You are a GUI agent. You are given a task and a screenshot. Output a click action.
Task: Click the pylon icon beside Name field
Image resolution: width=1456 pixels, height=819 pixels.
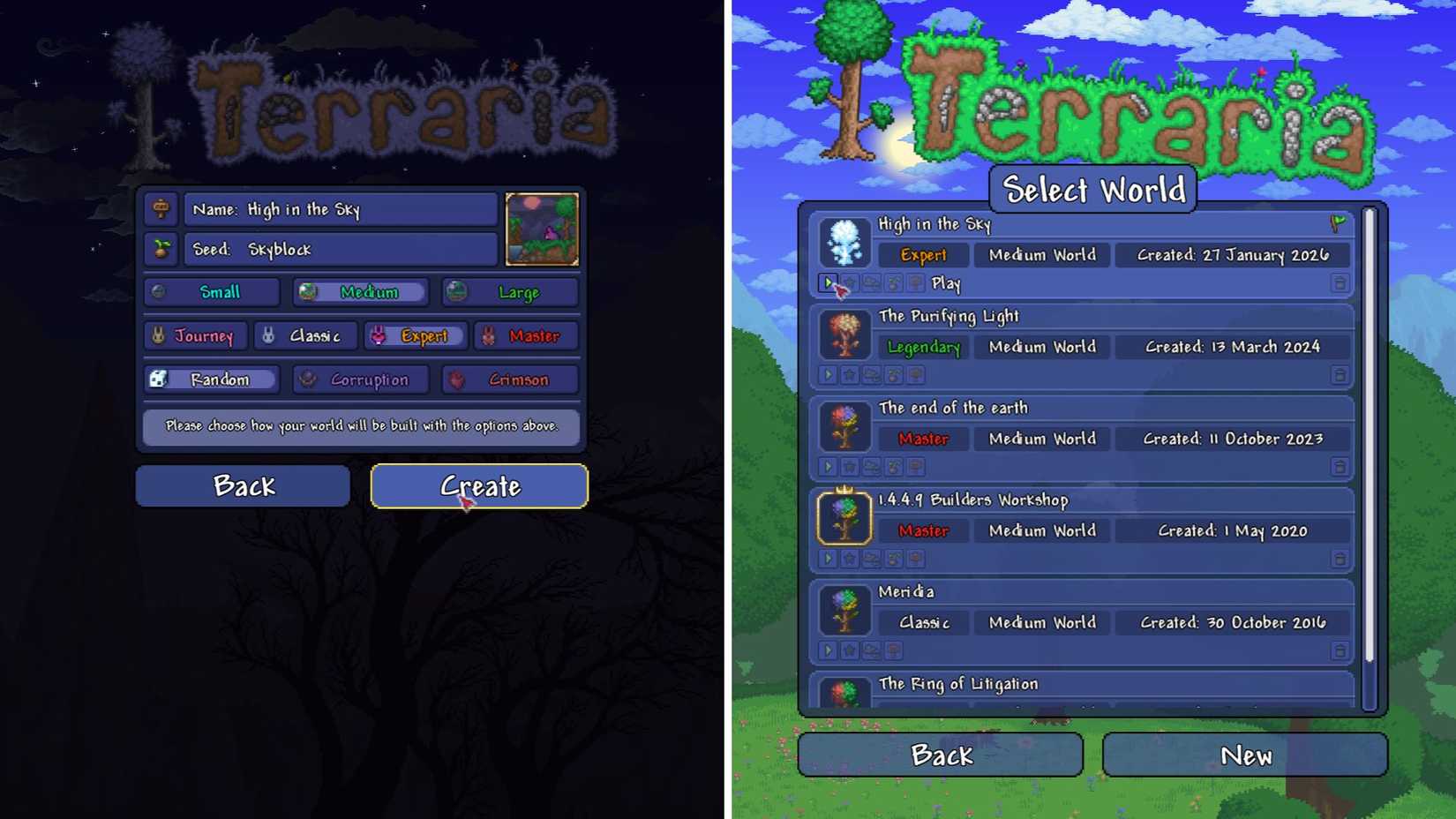pos(161,209)
